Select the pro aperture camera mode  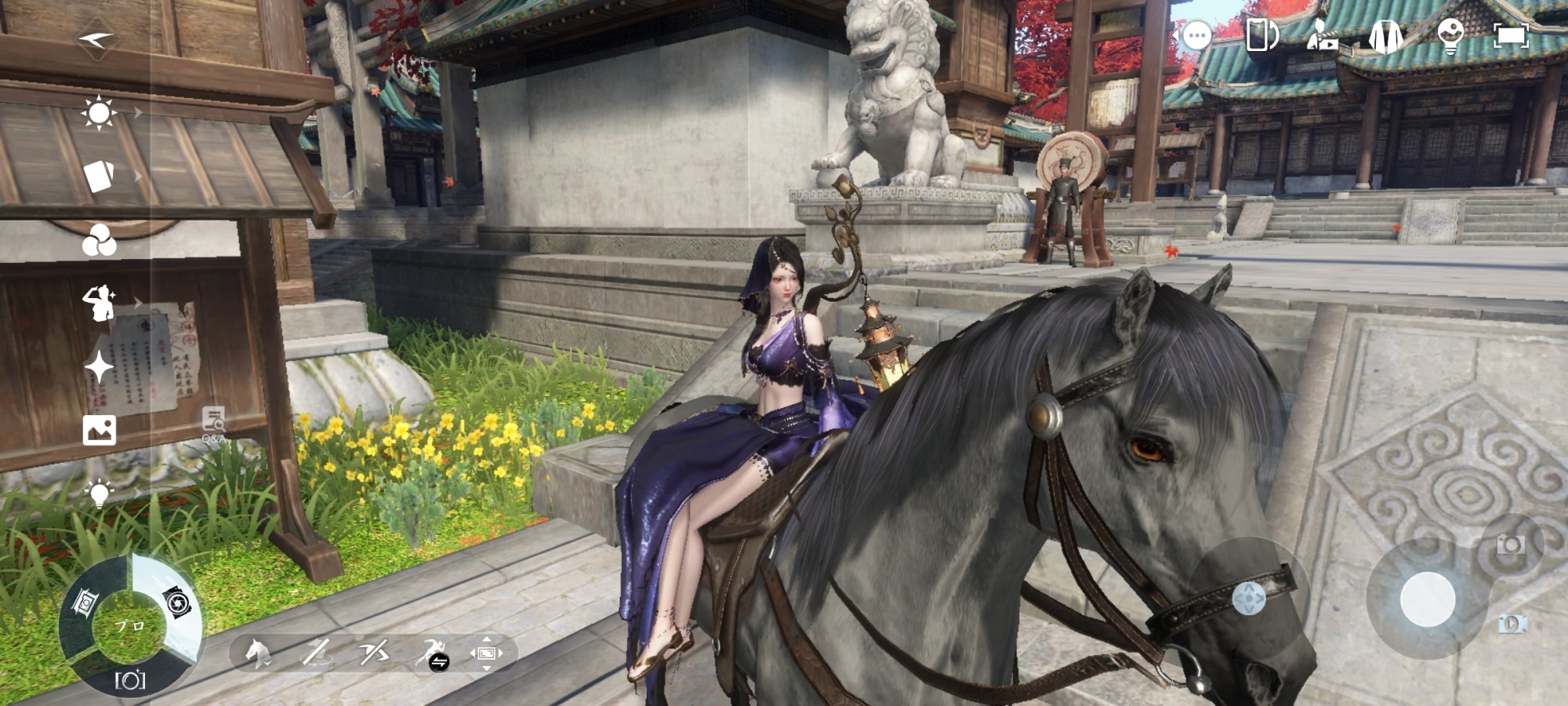point(177,602)
